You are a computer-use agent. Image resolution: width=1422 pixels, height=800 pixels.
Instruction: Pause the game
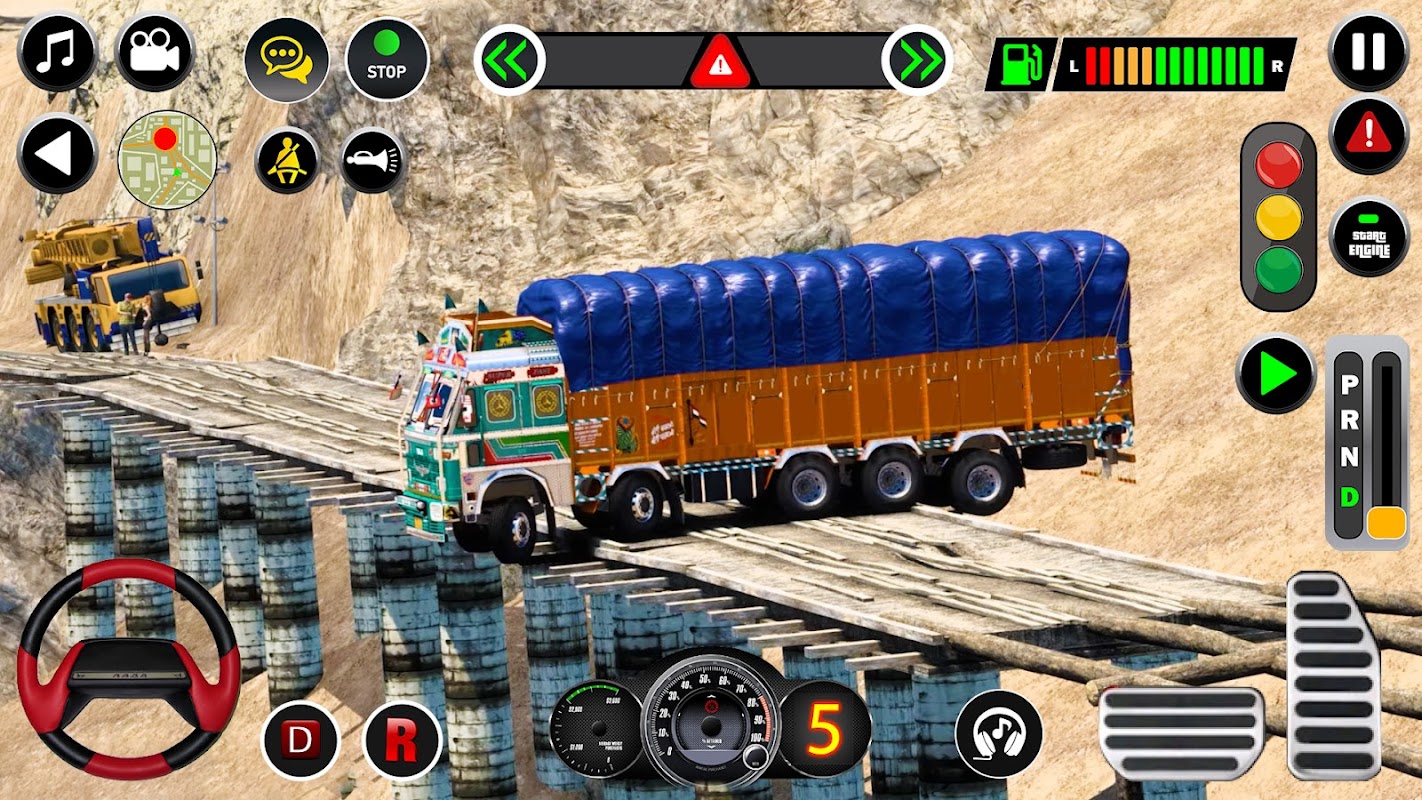click(1368, 52)
